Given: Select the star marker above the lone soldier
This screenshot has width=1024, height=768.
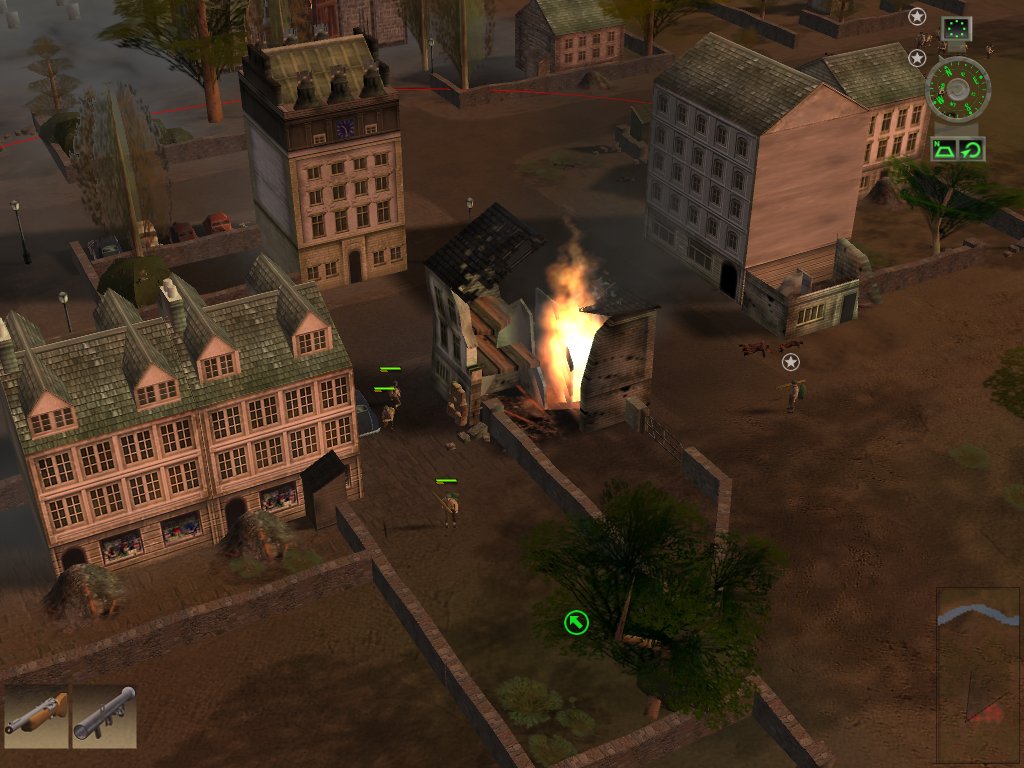Looking at the screenshot, I should (791, 362).
